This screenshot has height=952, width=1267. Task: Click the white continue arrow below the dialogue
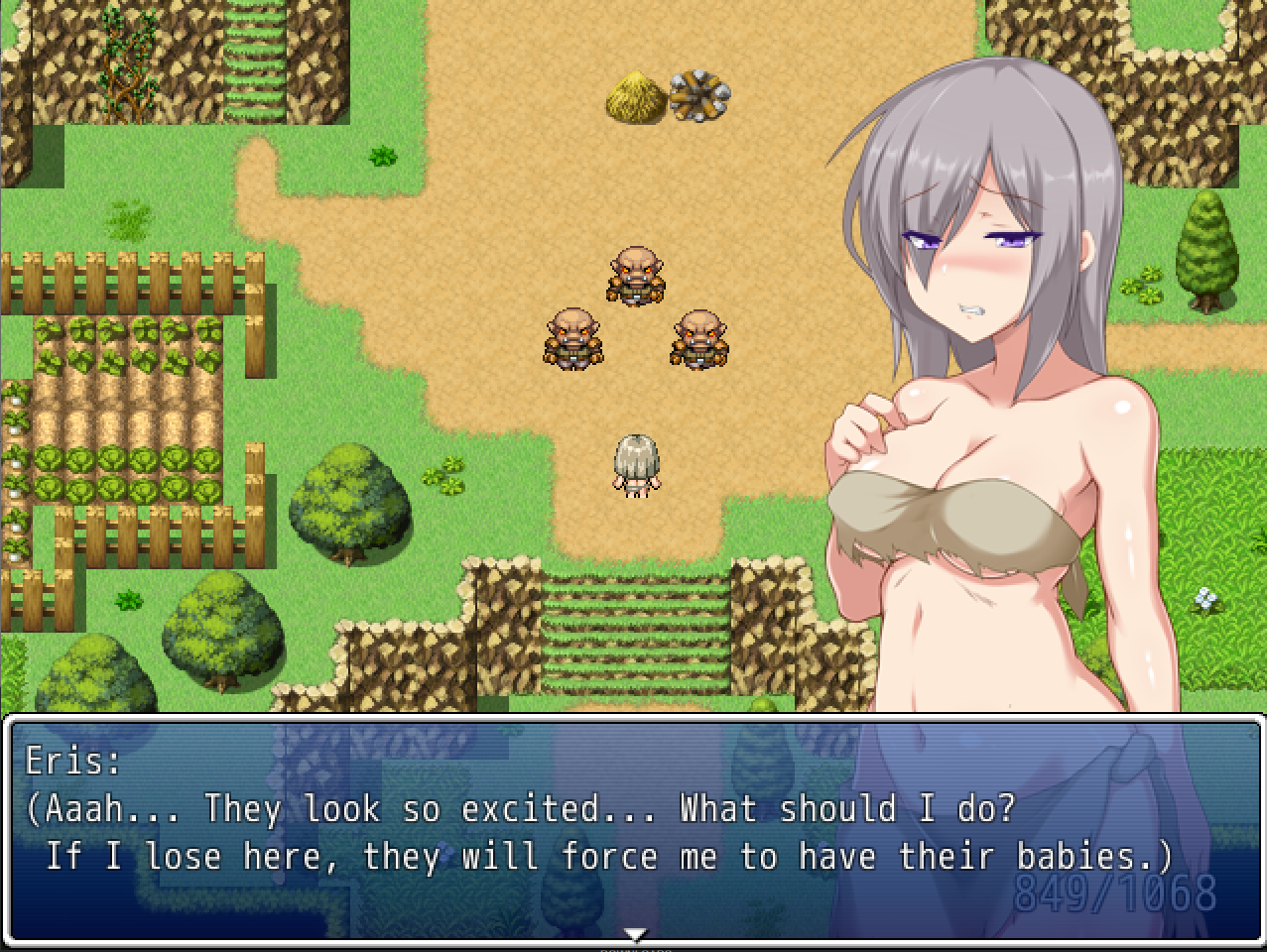635,934
